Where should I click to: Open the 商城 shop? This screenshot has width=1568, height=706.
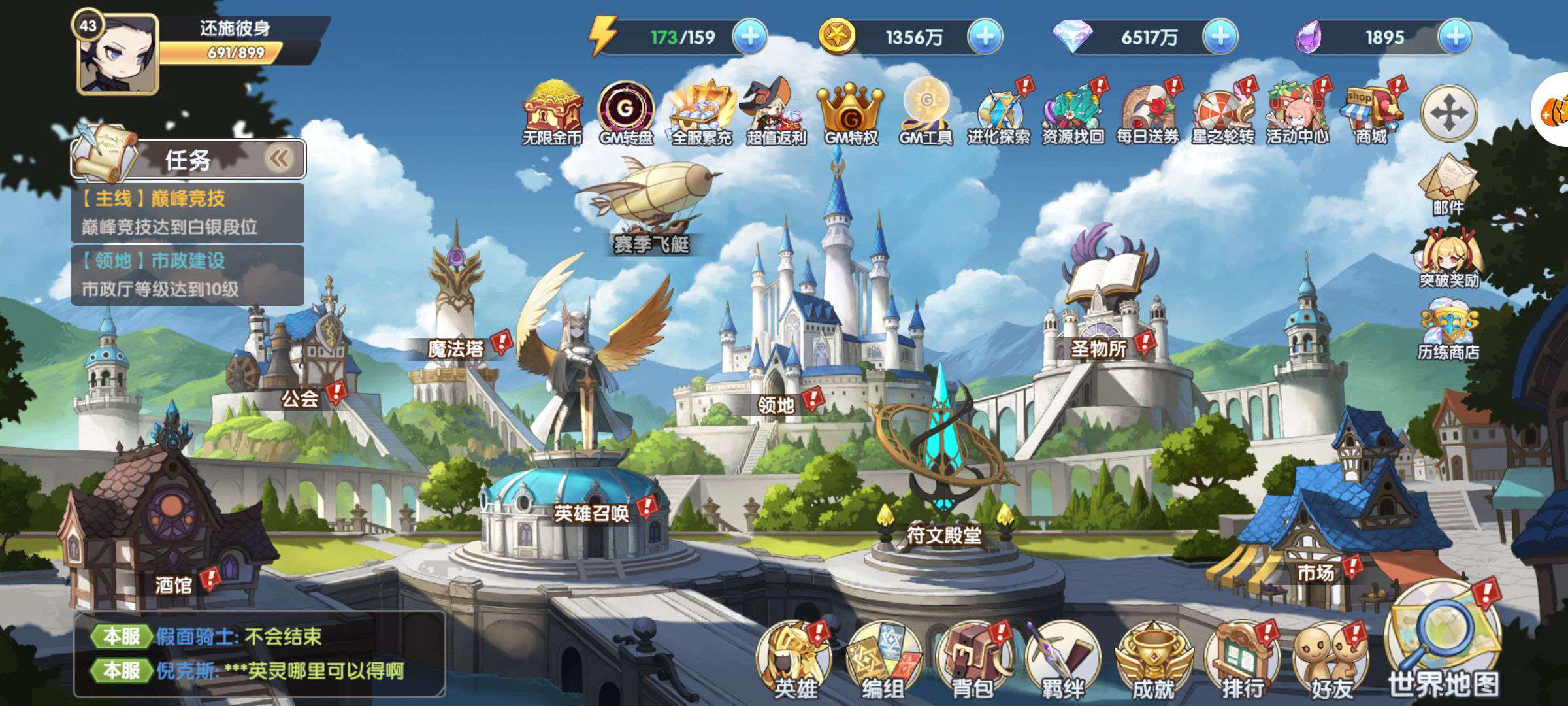pos(1371,112)
